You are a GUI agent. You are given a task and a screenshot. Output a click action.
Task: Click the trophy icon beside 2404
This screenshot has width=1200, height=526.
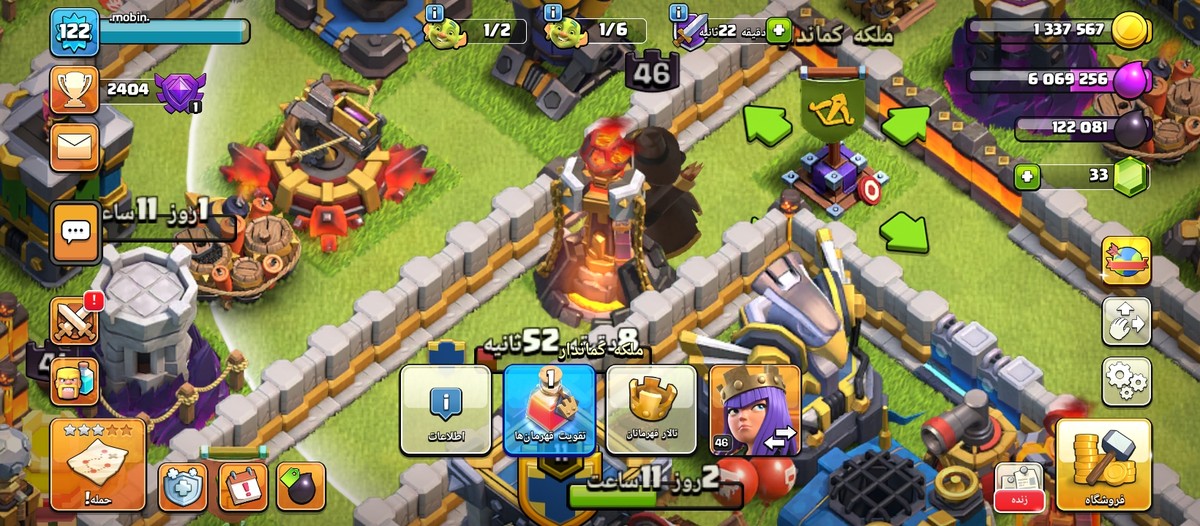tap(75, 90)
